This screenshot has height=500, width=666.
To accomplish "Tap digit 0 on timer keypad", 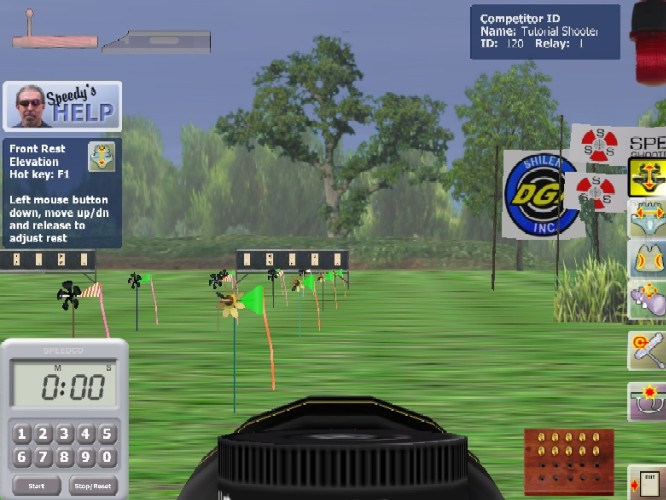I will click(108, 458).
